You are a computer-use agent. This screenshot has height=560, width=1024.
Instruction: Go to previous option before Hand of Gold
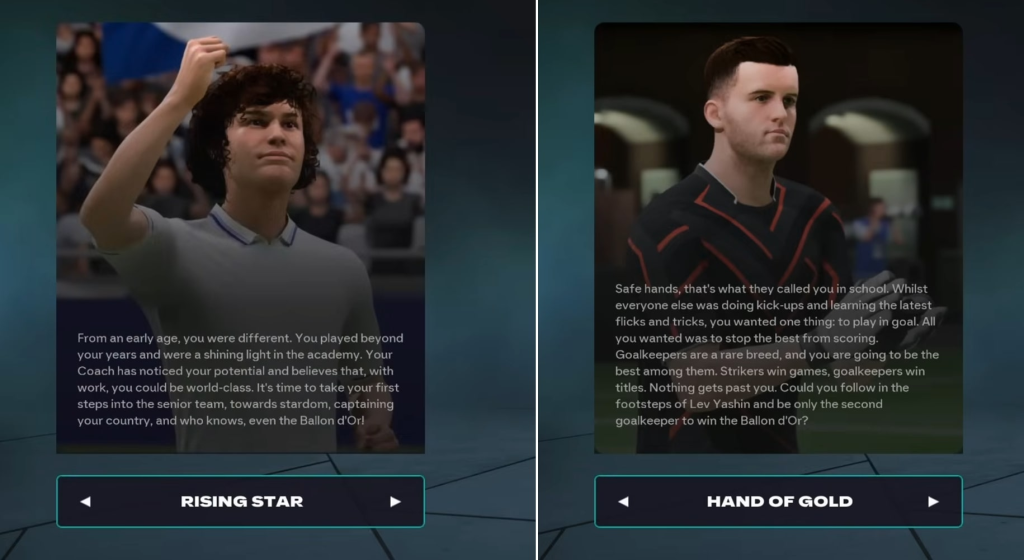click(623, 501)
